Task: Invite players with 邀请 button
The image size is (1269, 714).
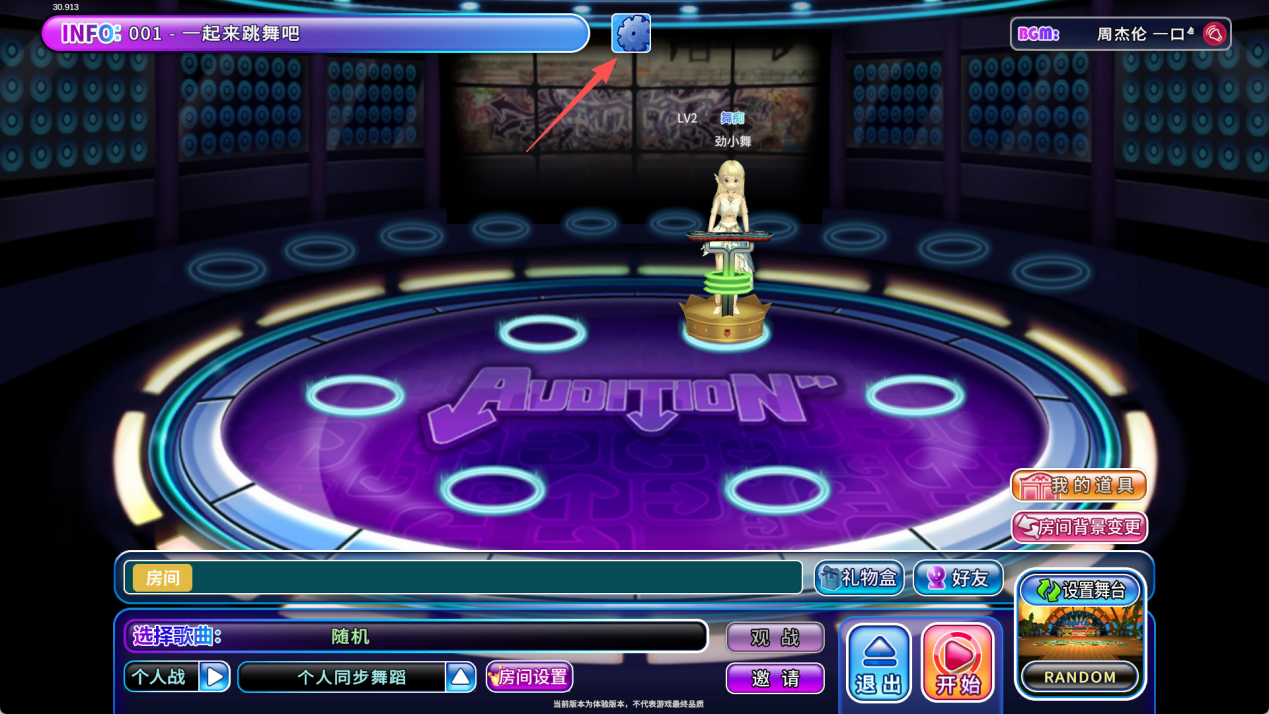Action: coord(775,678)
